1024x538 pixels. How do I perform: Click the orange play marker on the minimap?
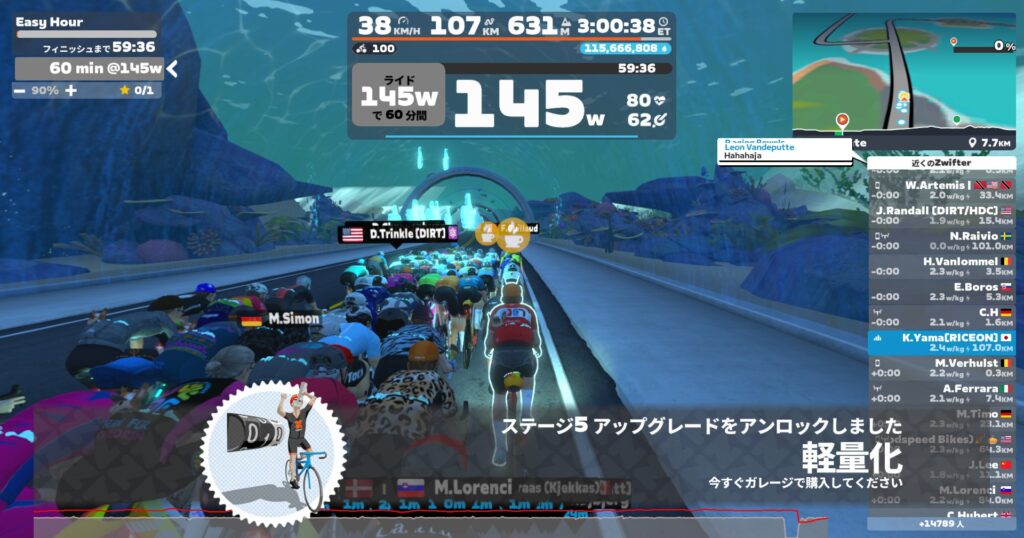[x=842, y=119]
